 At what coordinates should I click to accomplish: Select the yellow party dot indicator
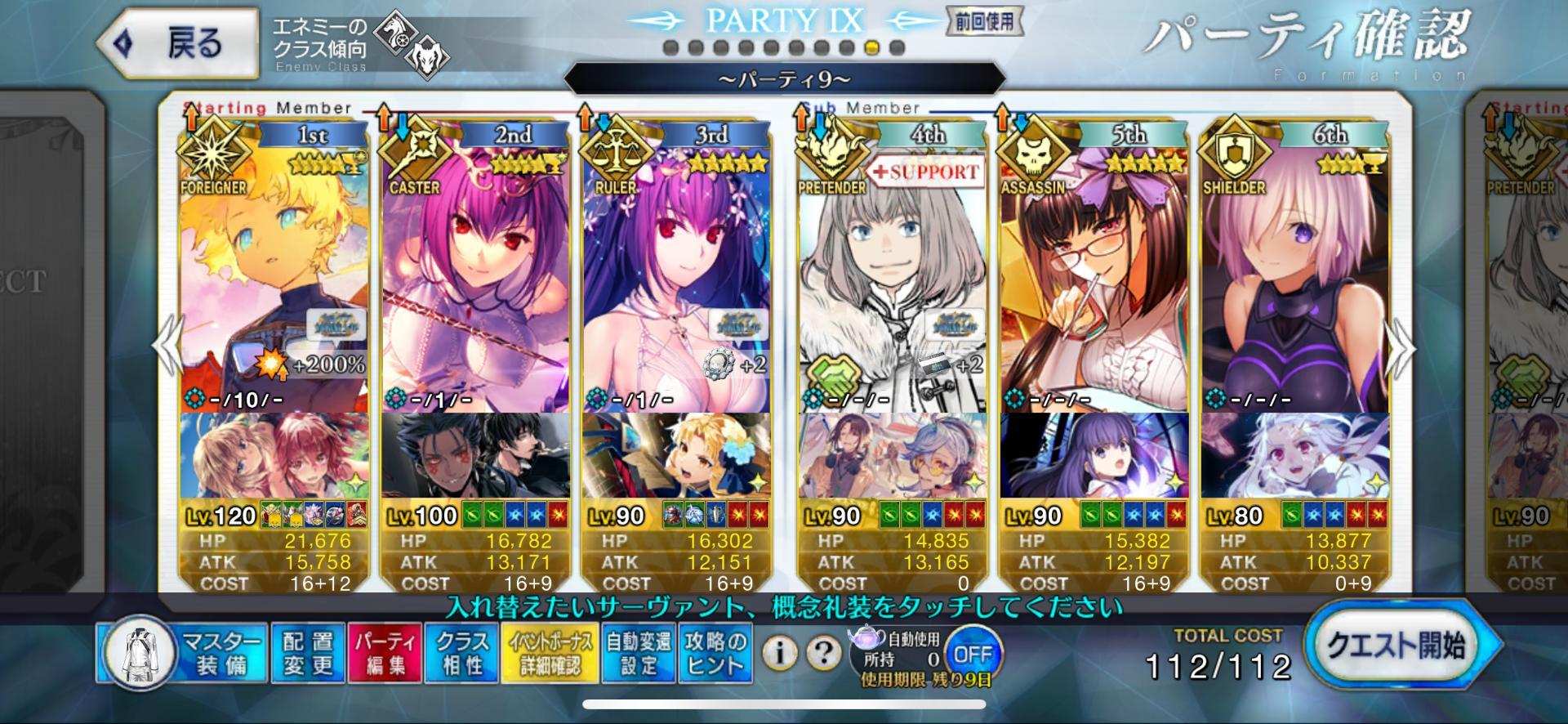tap(871, 49)
